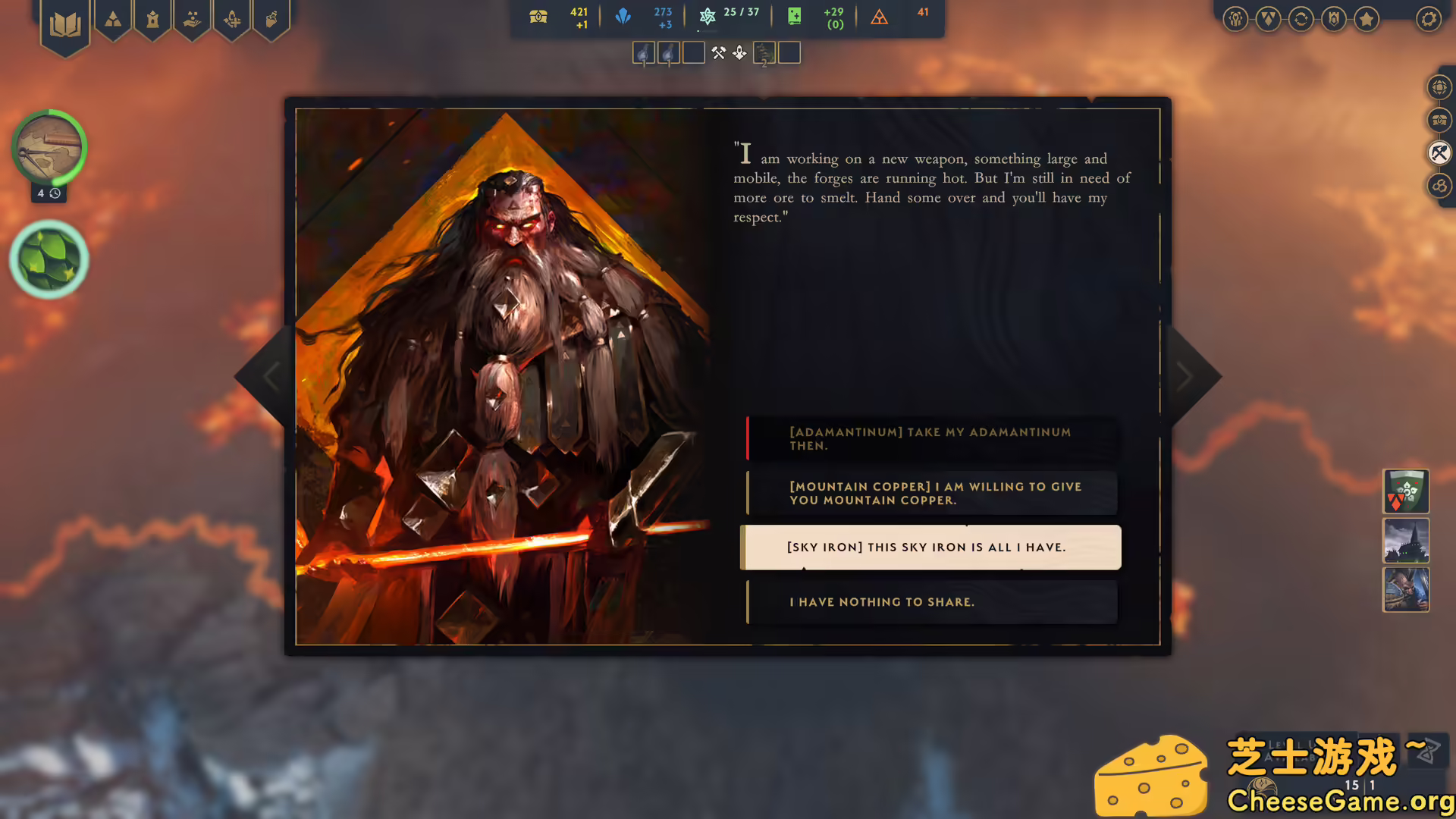Click the crossed hammers marker above the dialogue
Screen dimensions: 1456x819
click(x=719, y=52)
